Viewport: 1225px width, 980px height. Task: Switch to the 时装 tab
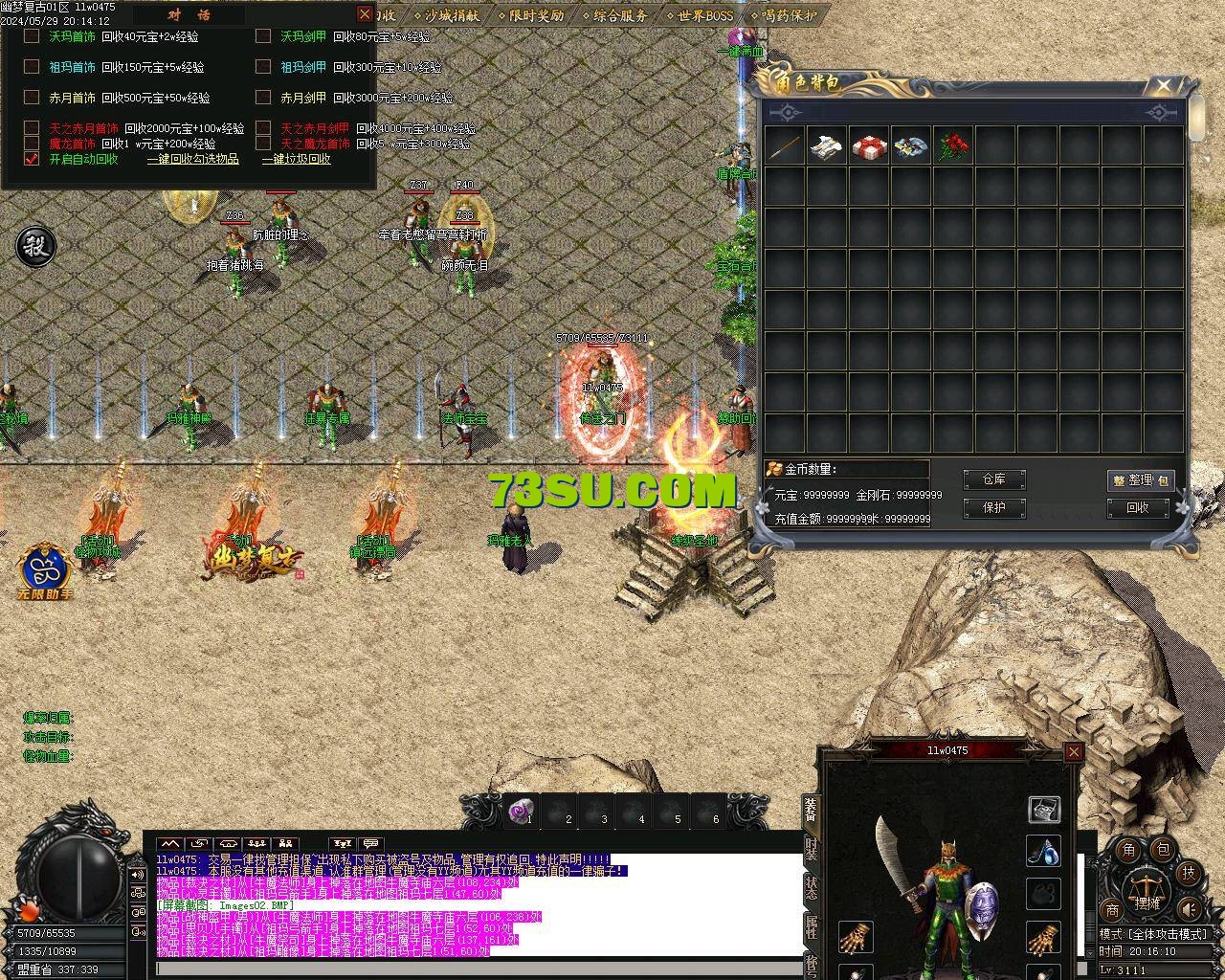(811, 850)
